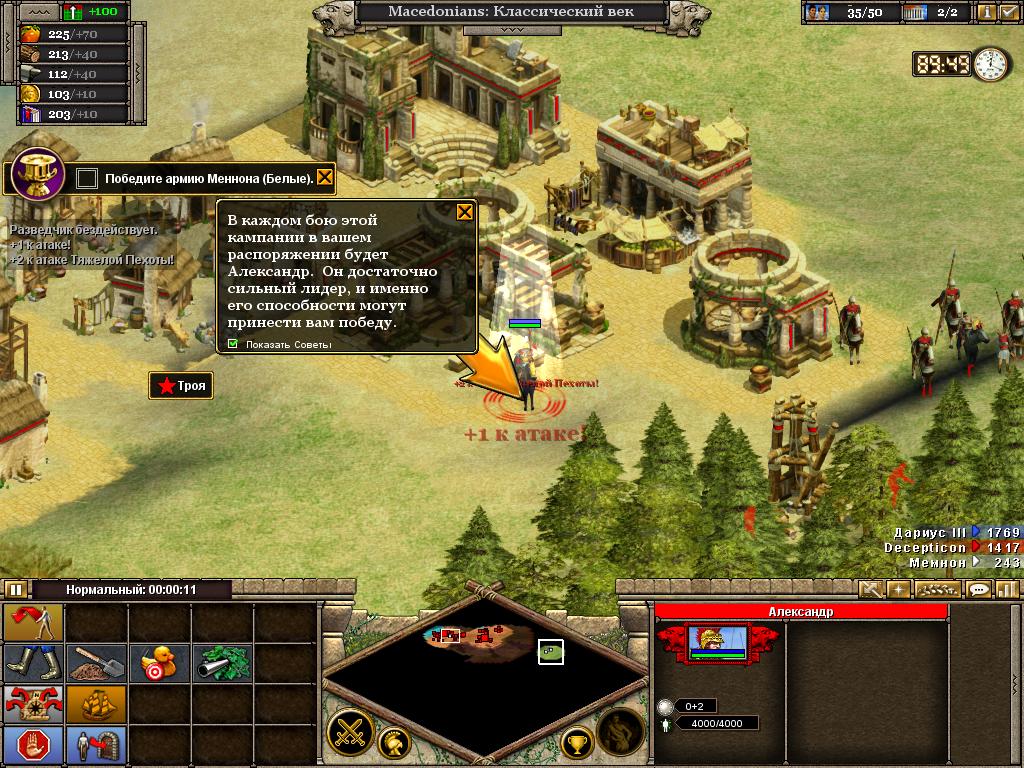Viewport: 1024px width, 768px height.
Task: Activate the camouflaged cannon ambush ability
Action: tap(220, 661)
